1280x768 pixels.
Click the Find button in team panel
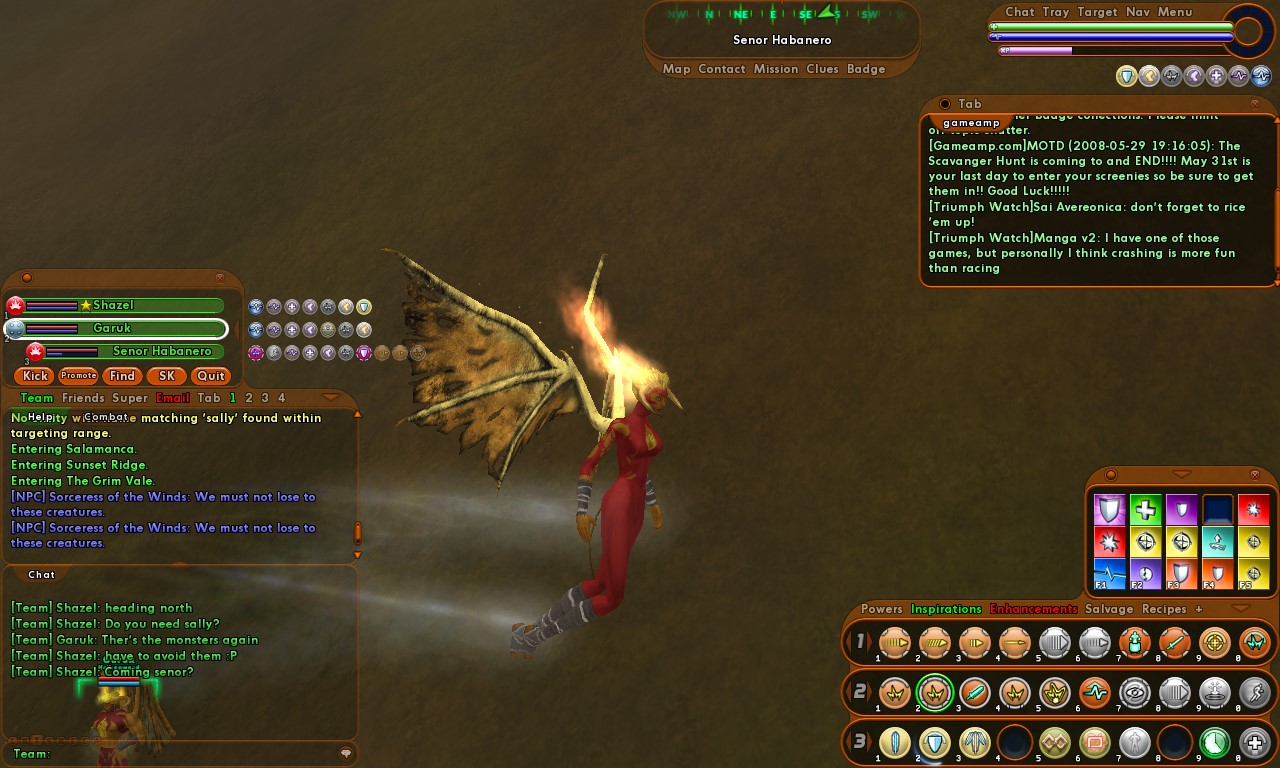[x=122, y=376]
